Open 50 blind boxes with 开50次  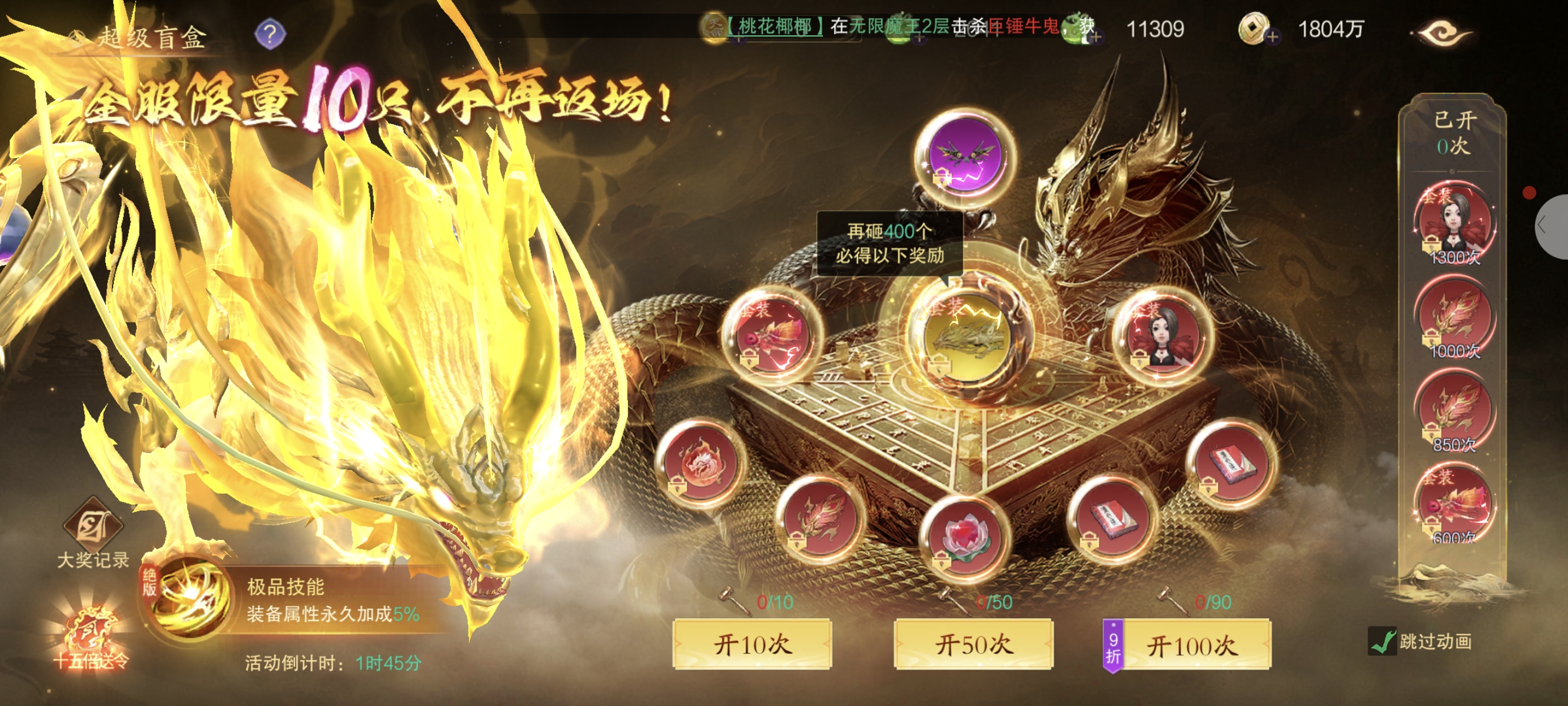pos(973,645)
